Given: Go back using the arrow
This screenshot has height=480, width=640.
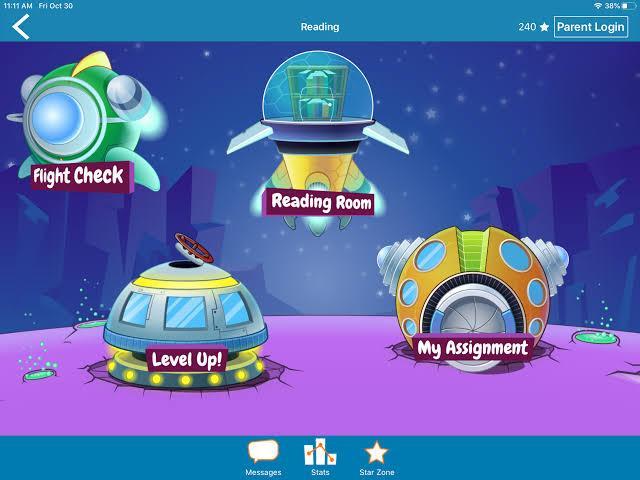Looking at the screenshot, I should (x=21, y=27).
